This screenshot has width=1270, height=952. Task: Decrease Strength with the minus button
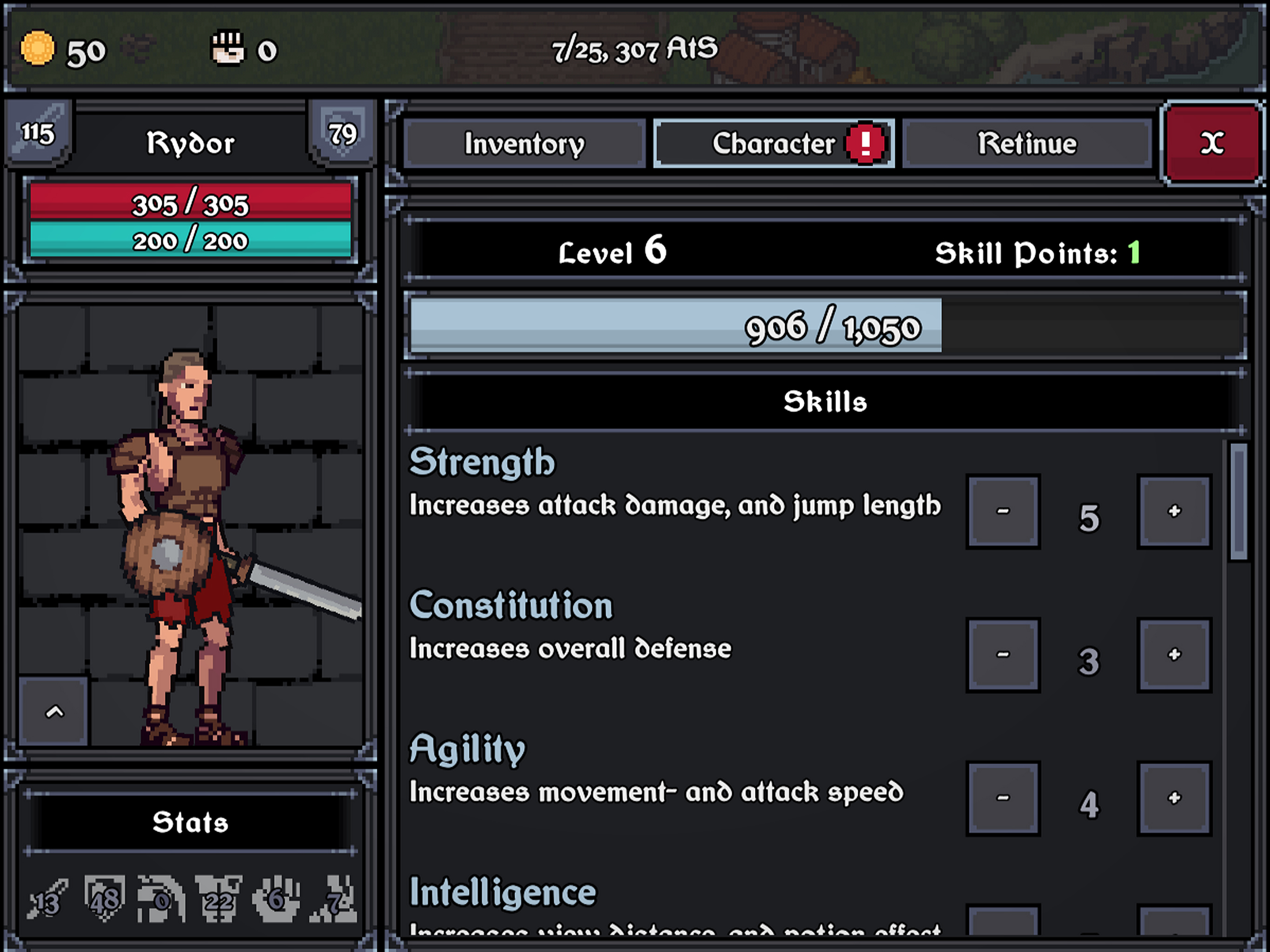[x=1002, y=511]
